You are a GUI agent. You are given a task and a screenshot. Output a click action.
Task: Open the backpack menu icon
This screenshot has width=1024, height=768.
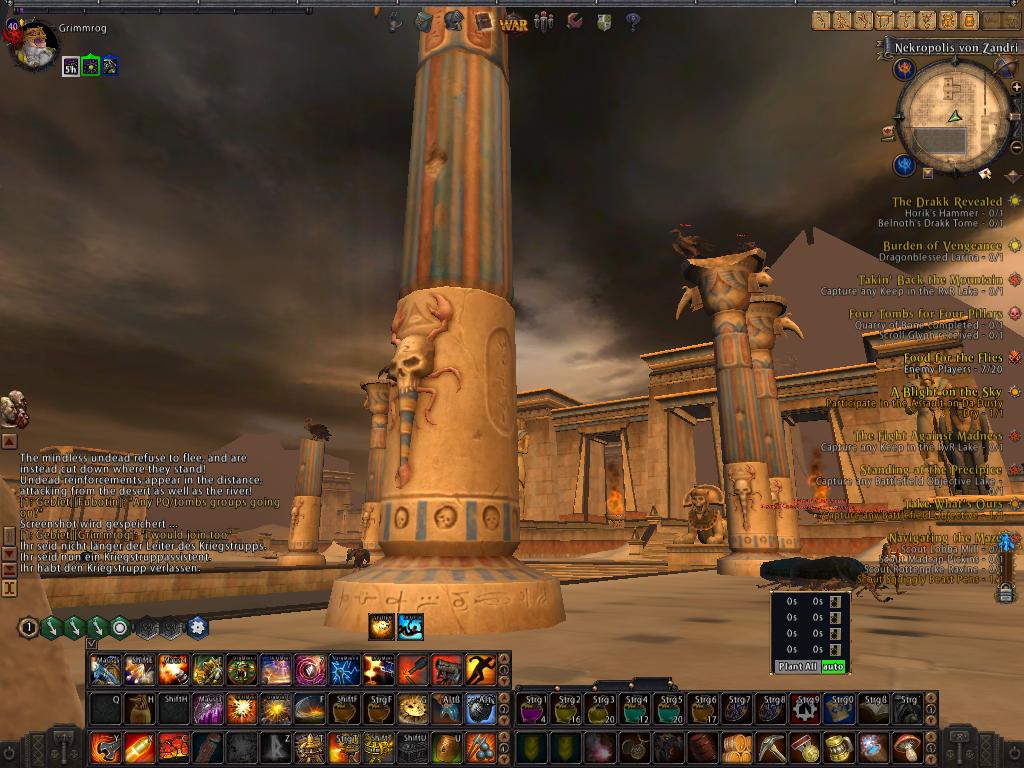click(424, 21)
